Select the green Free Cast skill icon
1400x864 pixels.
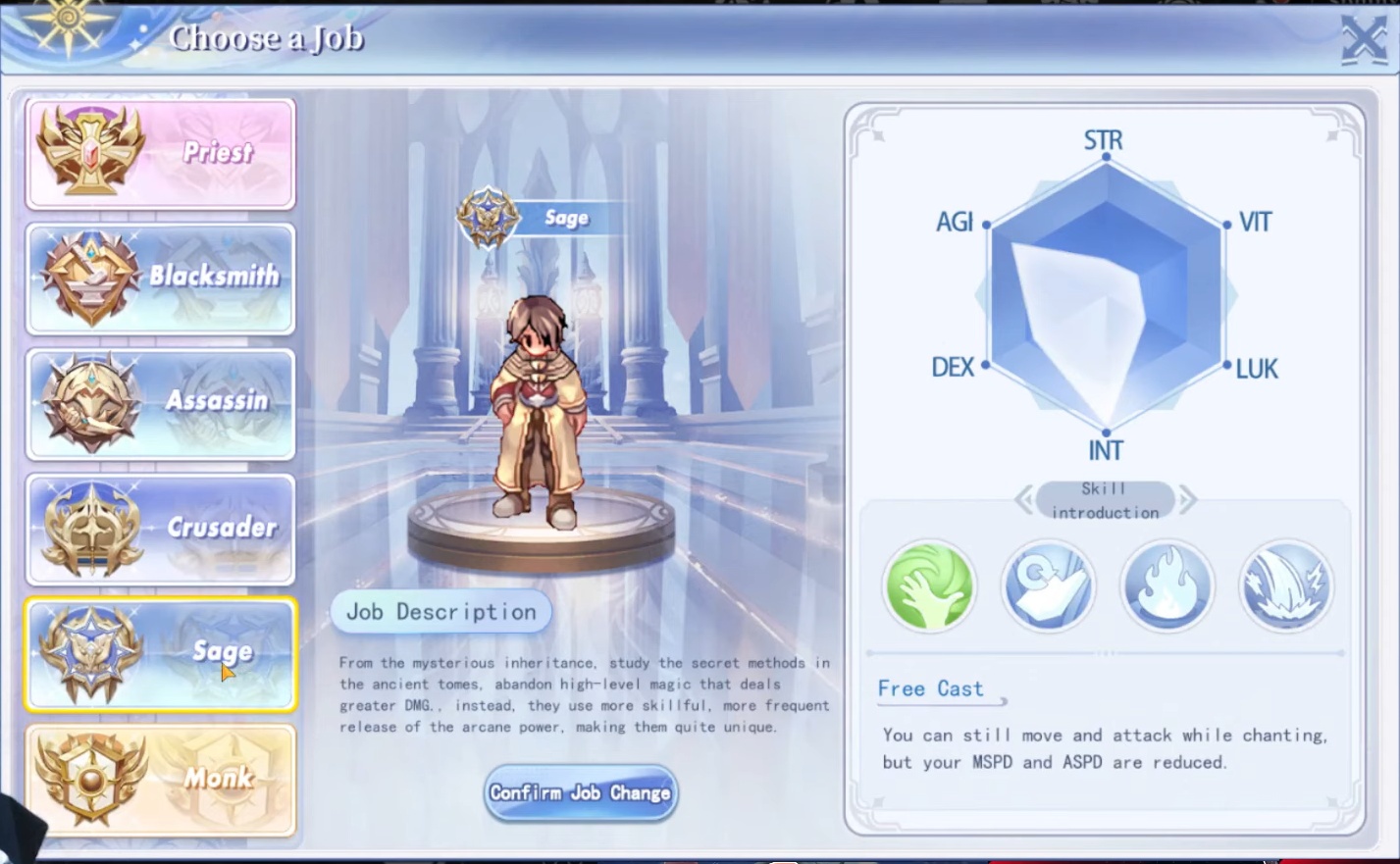[x=927, y=585]
